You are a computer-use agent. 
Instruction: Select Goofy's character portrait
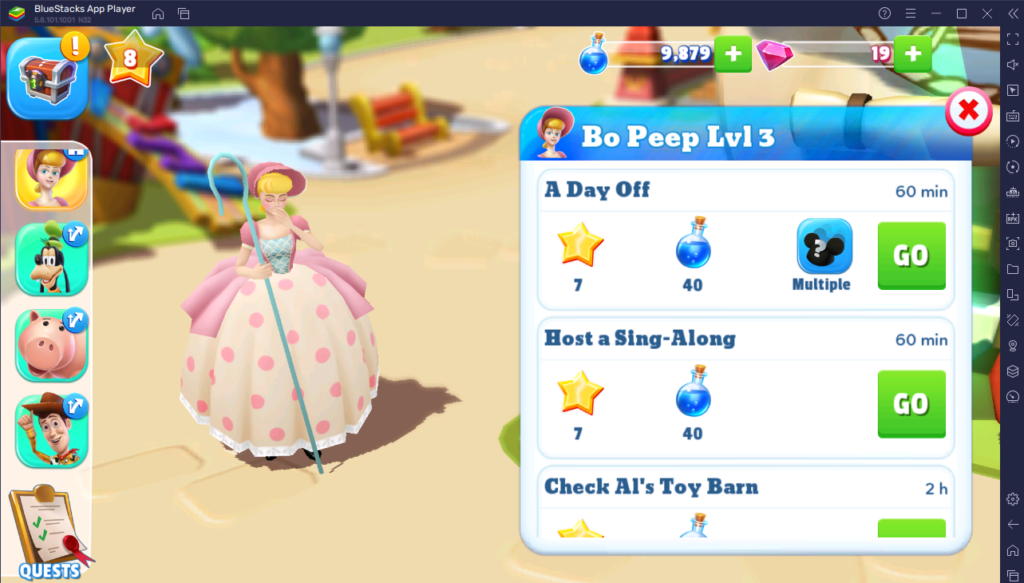click(51, 258)
